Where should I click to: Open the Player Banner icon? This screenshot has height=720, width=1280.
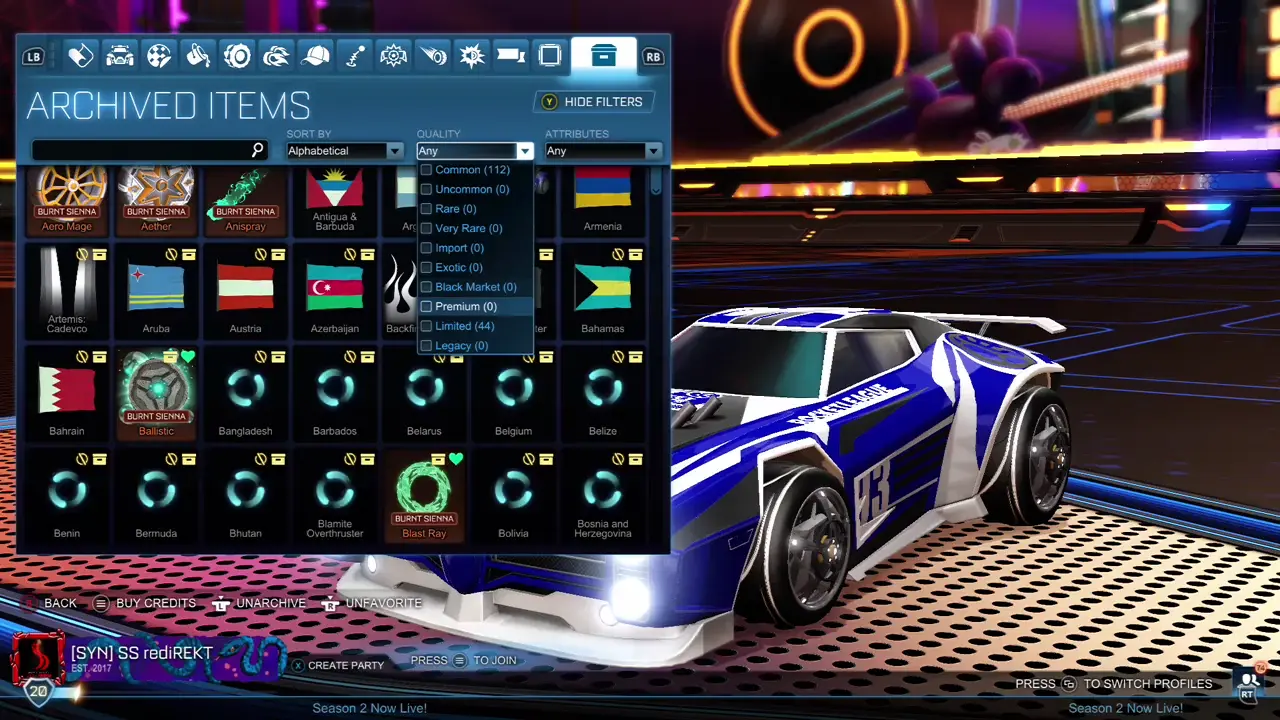(511, 56)
